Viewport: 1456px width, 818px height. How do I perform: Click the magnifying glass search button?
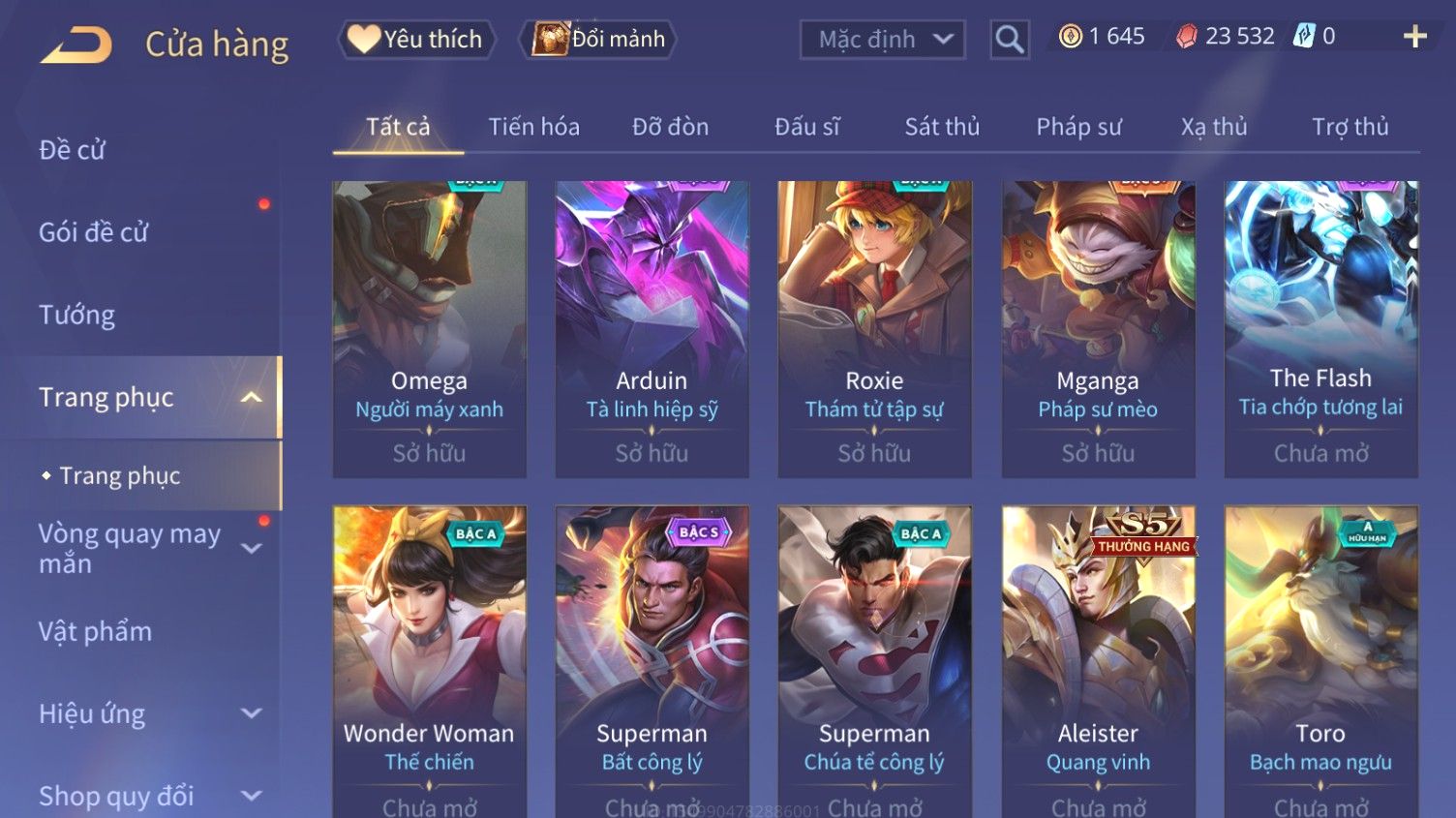click(x=1009, y=40)
